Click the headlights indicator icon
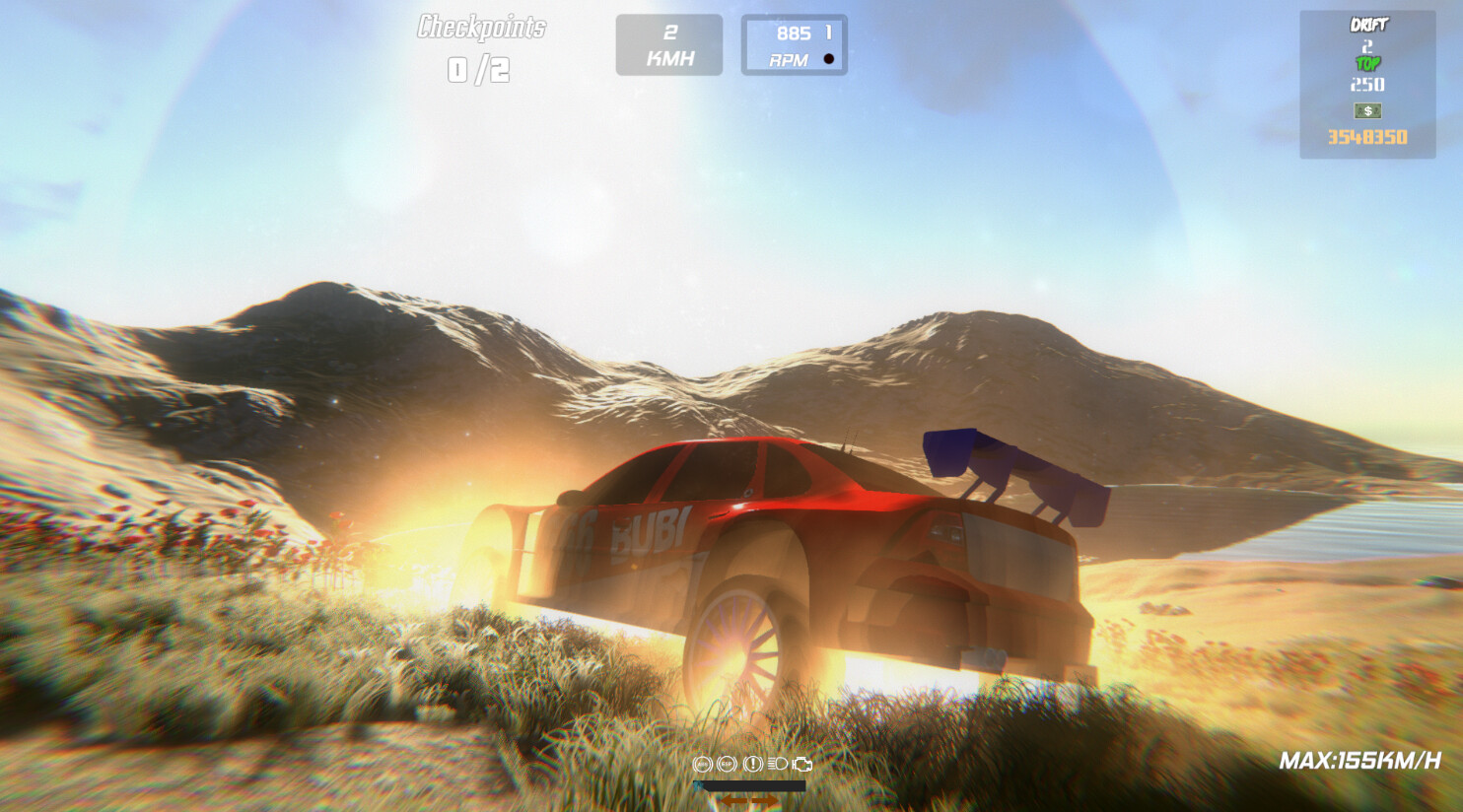The width and height of the screenshot is (1463, 812). point(779,764)
